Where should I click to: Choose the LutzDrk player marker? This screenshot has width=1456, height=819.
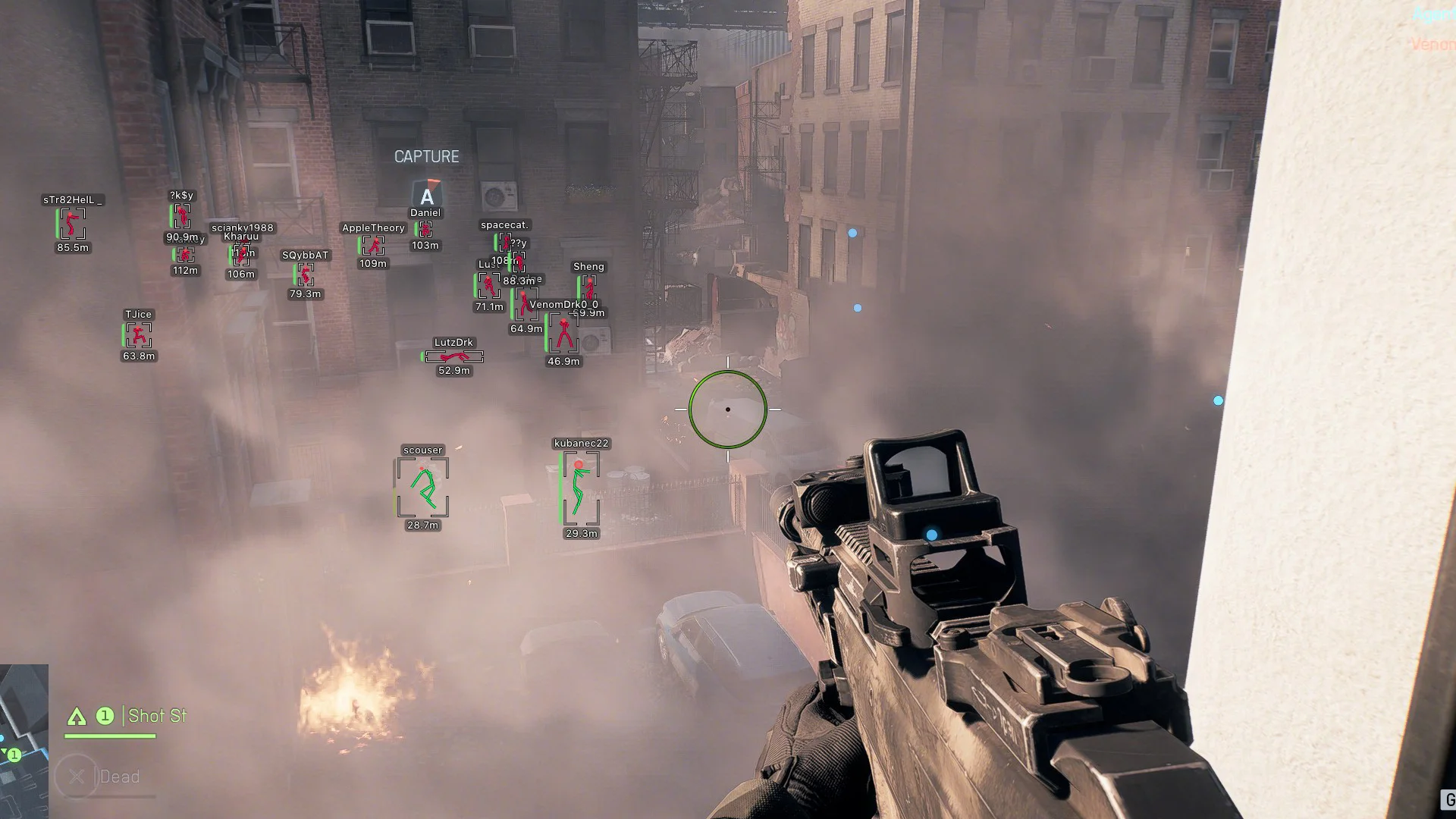[453, 356]
